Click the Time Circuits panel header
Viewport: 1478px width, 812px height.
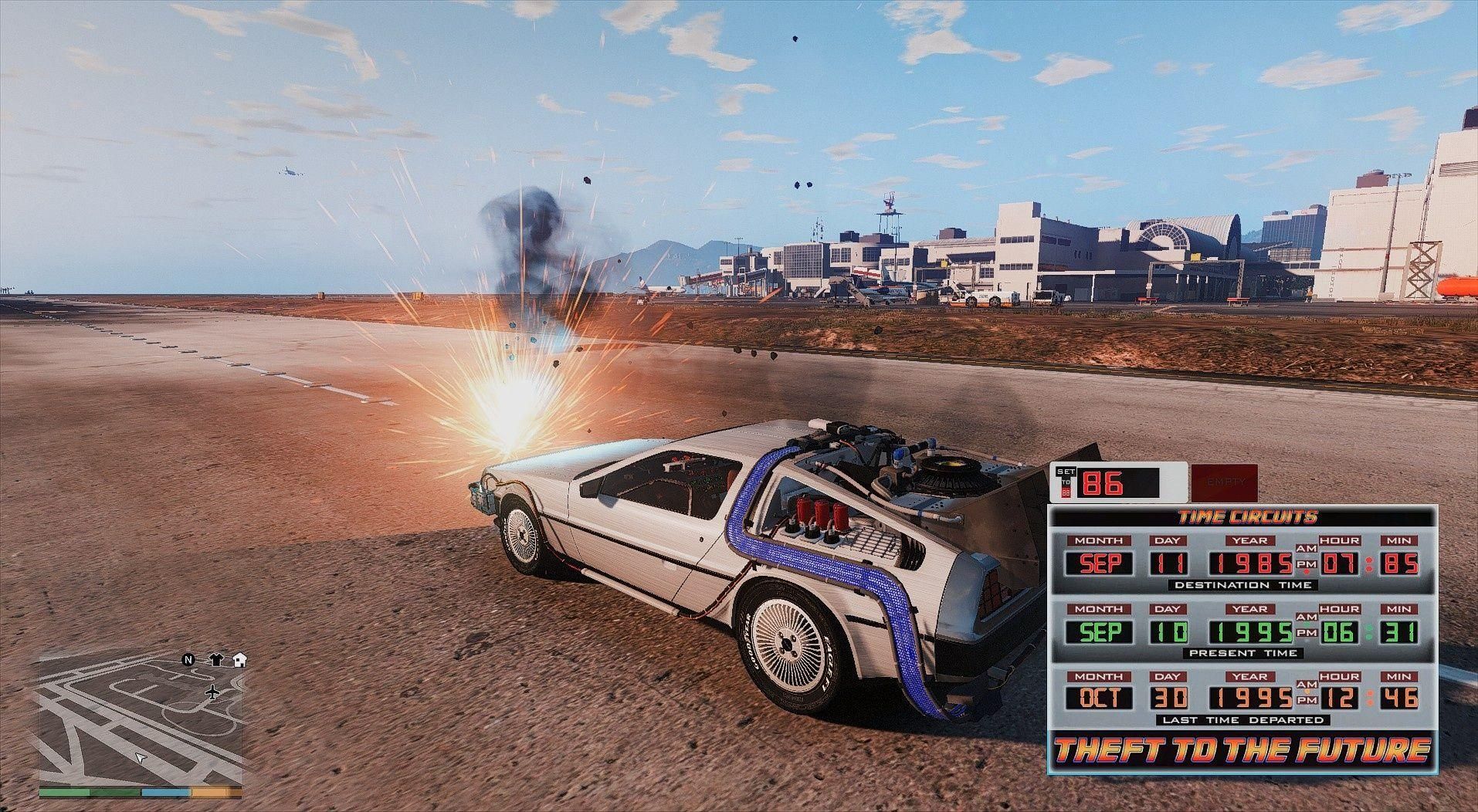pos(1241,517)
